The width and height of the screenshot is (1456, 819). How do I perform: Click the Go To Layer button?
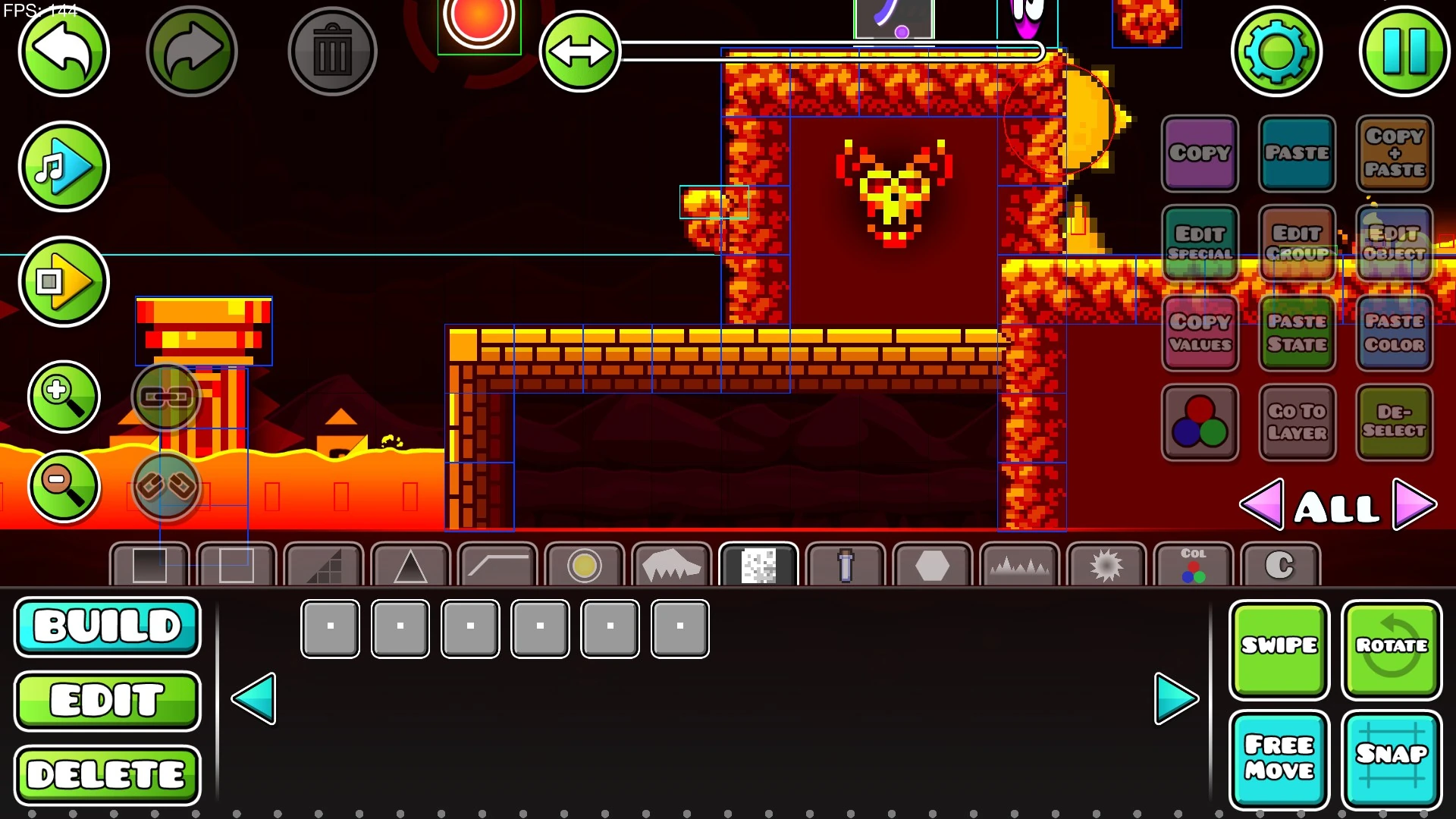tap(1298, 422)
